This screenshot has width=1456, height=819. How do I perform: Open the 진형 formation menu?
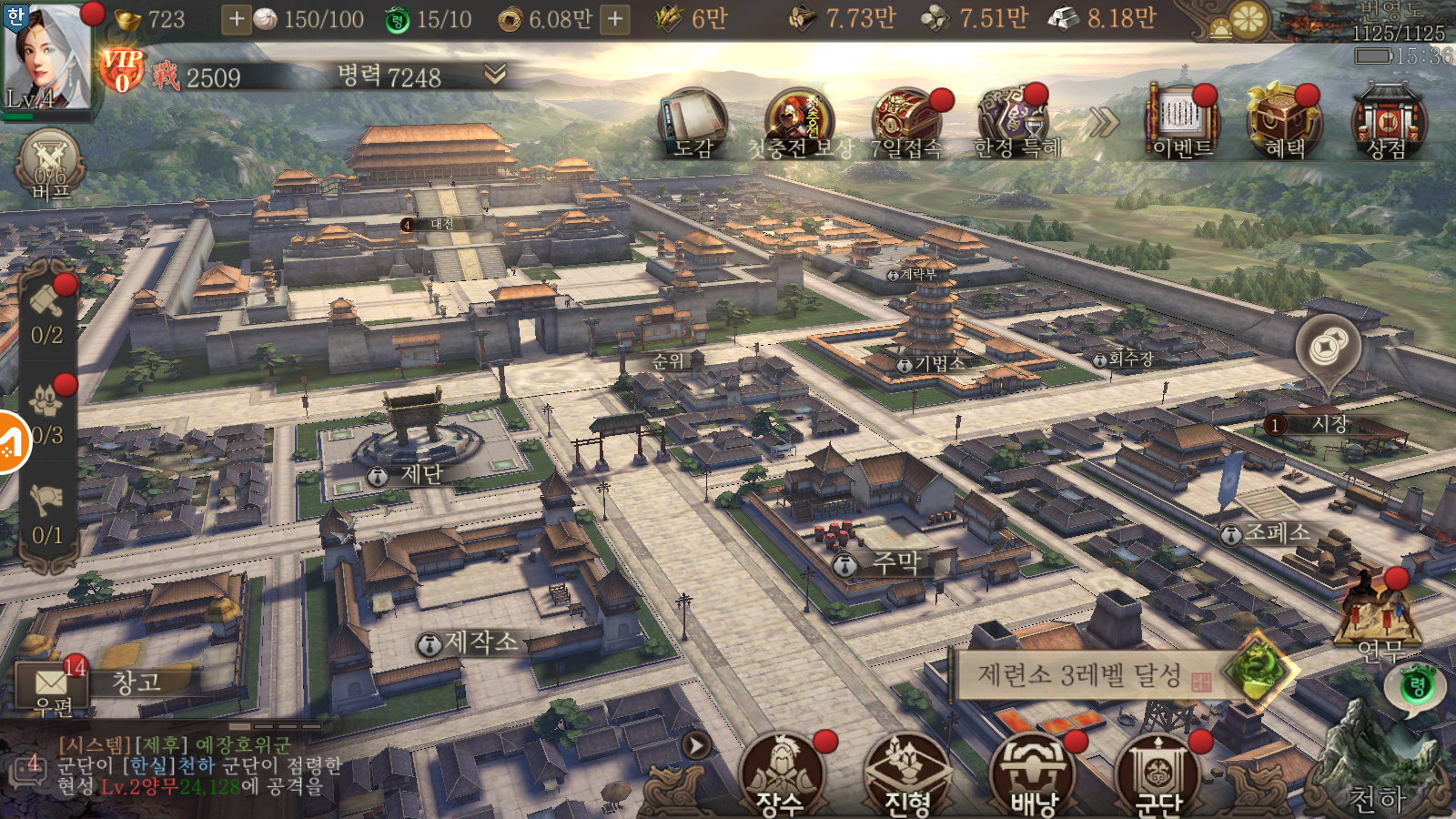907,773
